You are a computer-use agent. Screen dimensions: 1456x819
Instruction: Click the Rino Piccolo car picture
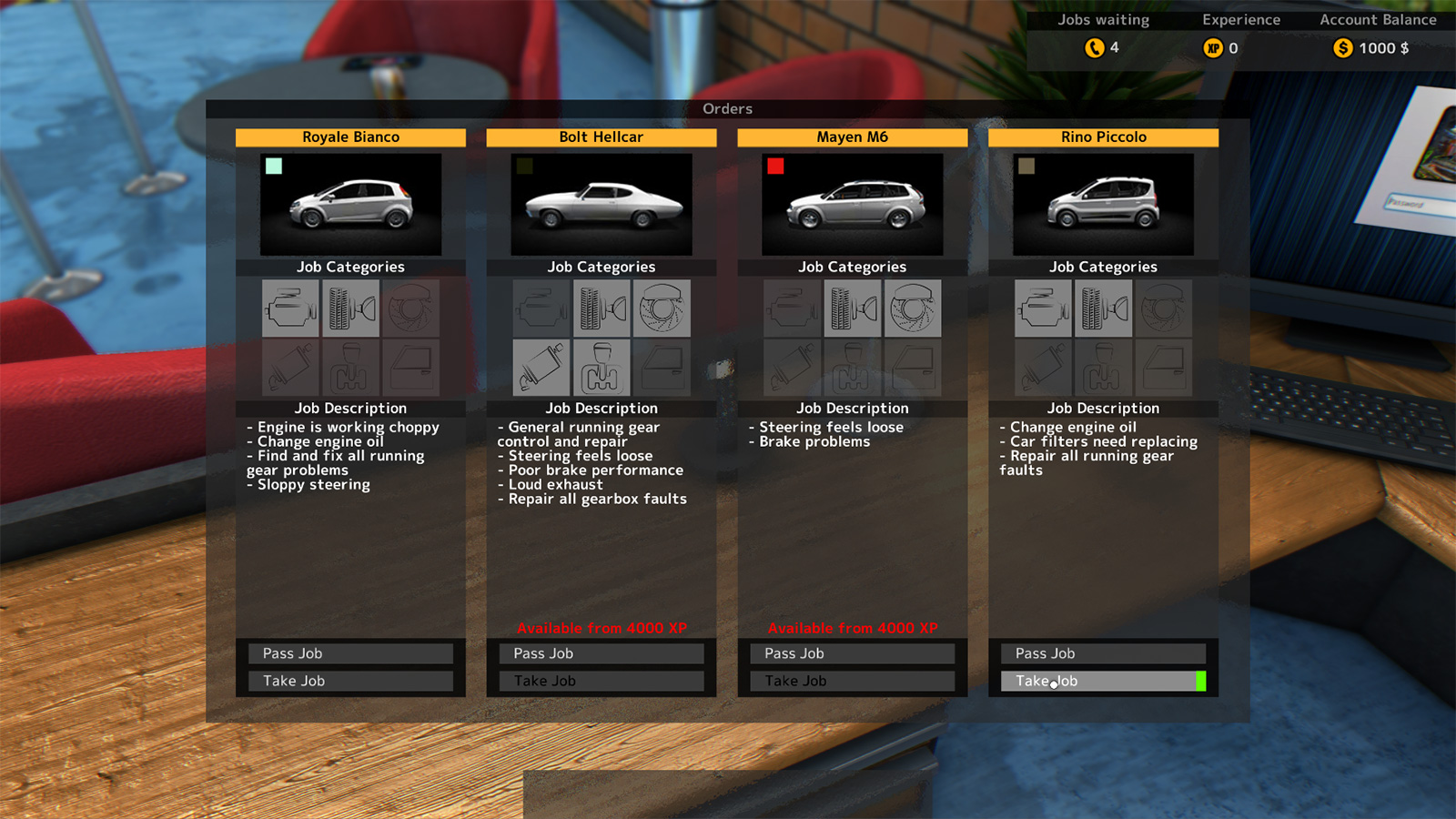pyautogui.click(x=1103, y=204)
